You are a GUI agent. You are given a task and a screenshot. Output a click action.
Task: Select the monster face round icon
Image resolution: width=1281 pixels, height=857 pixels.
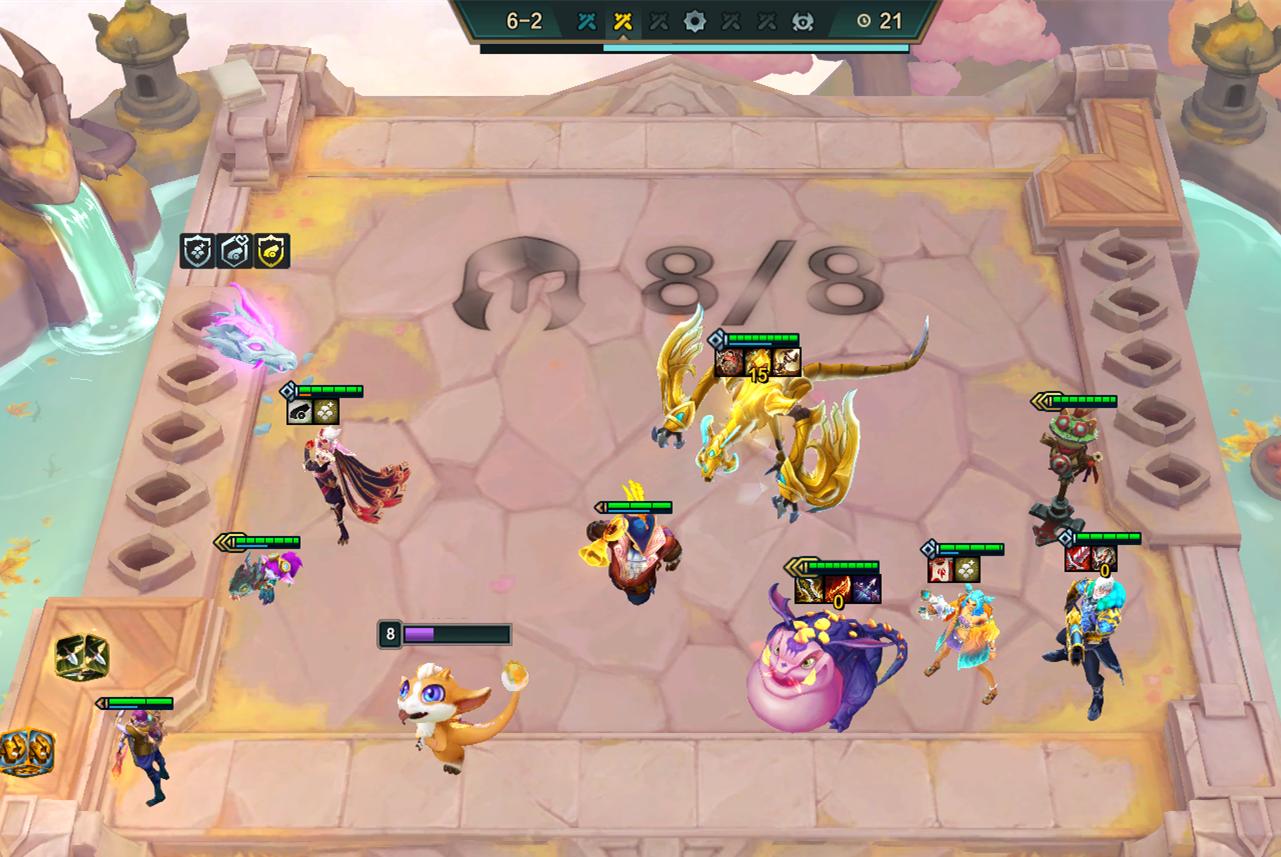(802, 21)
